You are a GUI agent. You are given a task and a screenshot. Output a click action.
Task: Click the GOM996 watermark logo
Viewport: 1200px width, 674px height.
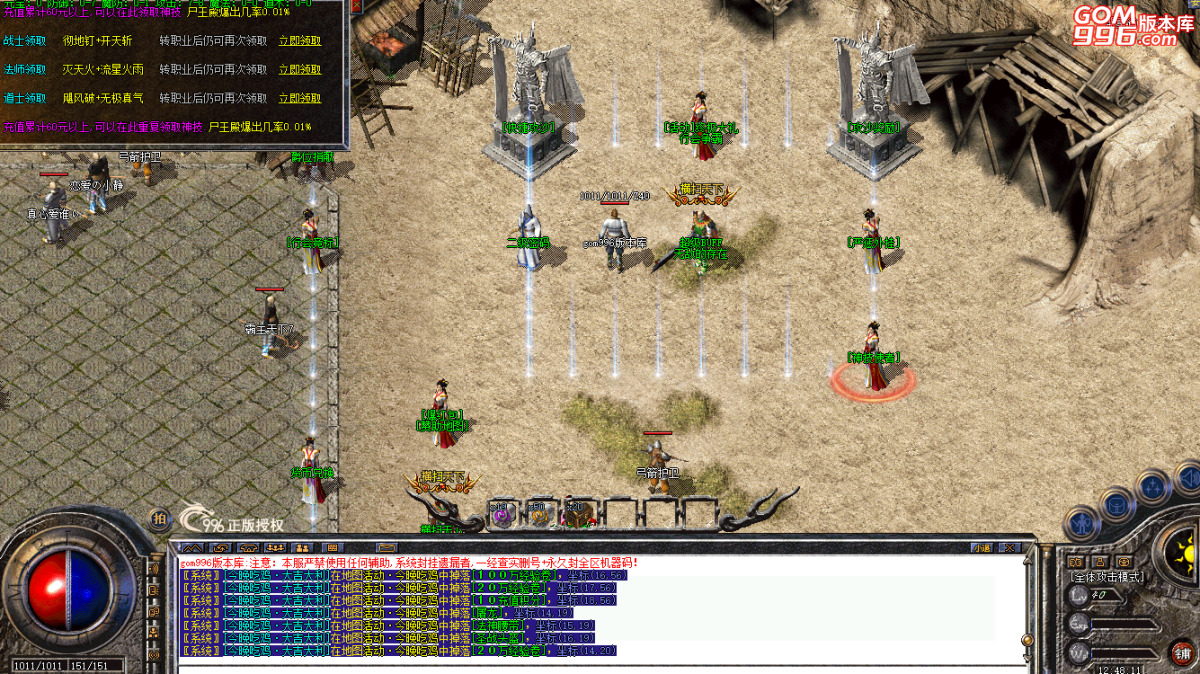[x=1126, y=27]
